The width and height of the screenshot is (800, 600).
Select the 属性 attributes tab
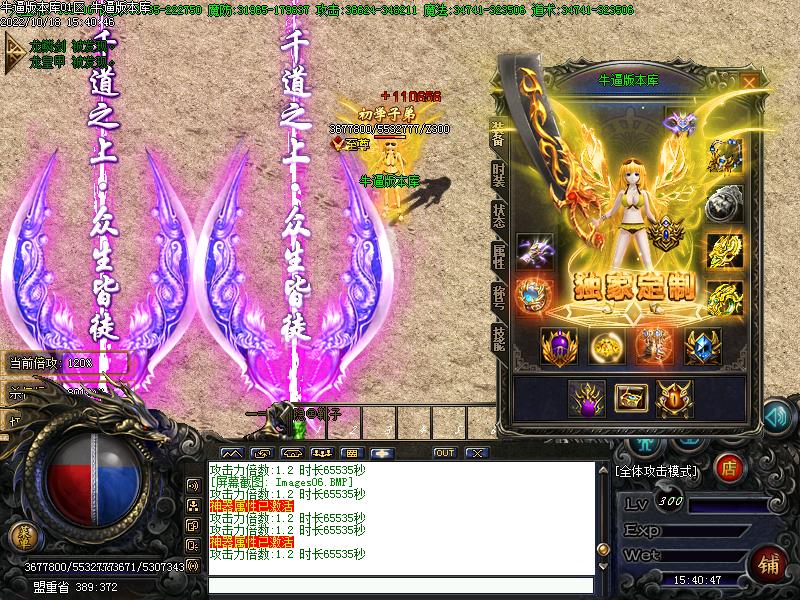[x=498, y=254]
